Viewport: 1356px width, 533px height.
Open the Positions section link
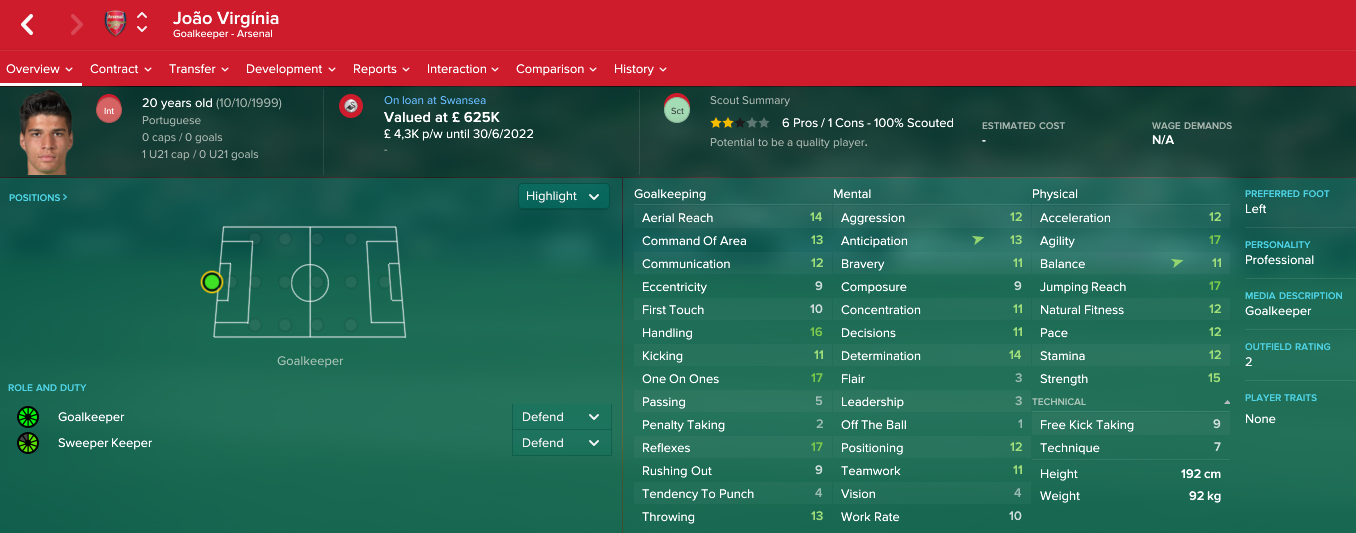tap(38, 198)
